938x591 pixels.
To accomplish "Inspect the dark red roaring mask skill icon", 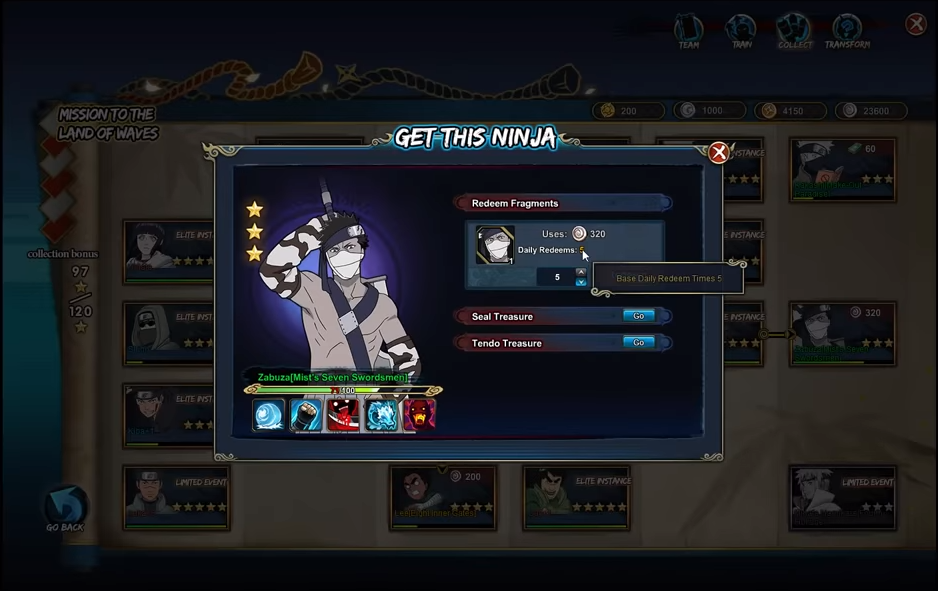I will 419,415.
